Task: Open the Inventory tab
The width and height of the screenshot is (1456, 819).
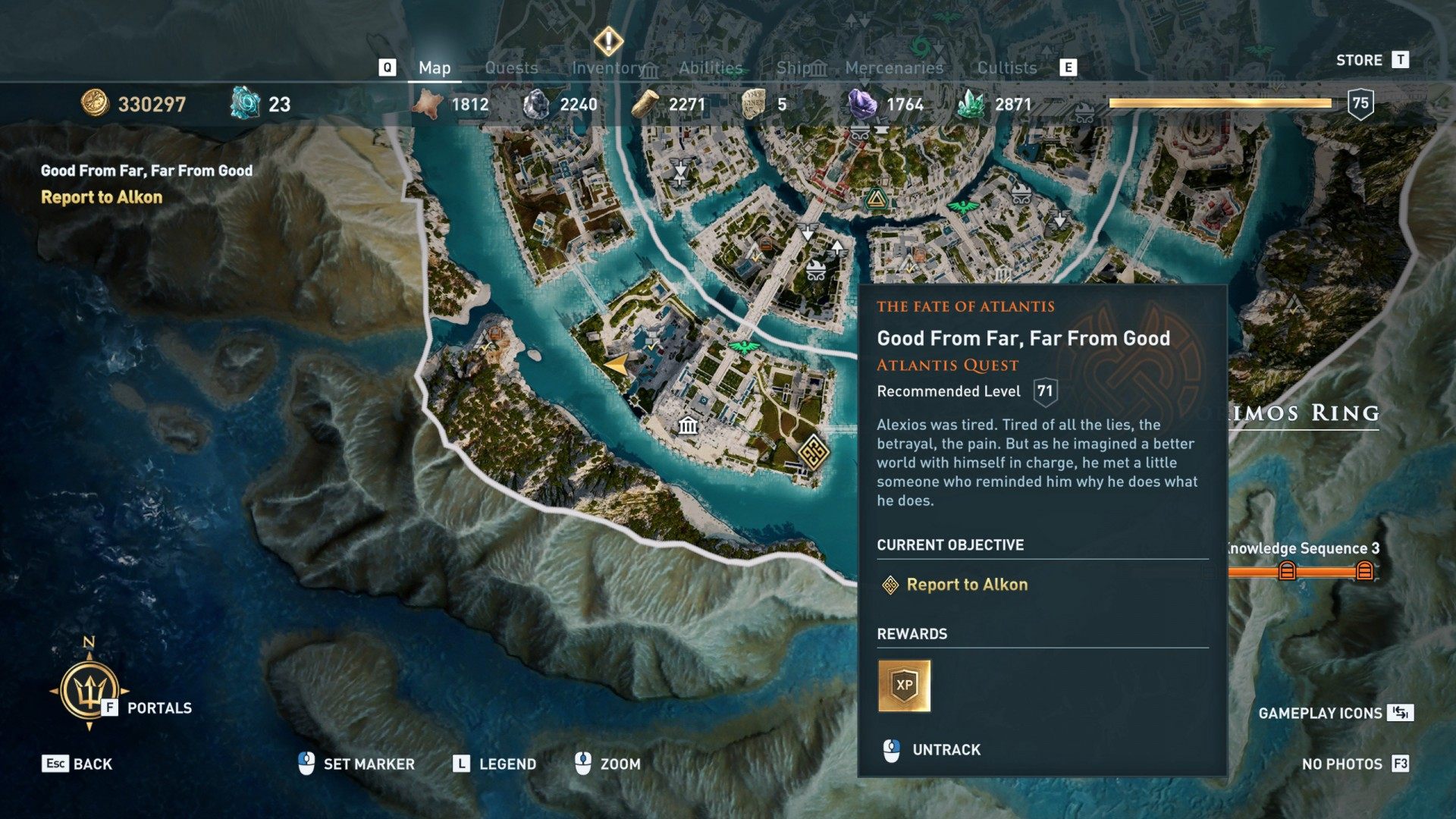Action: tap(608, 67)
